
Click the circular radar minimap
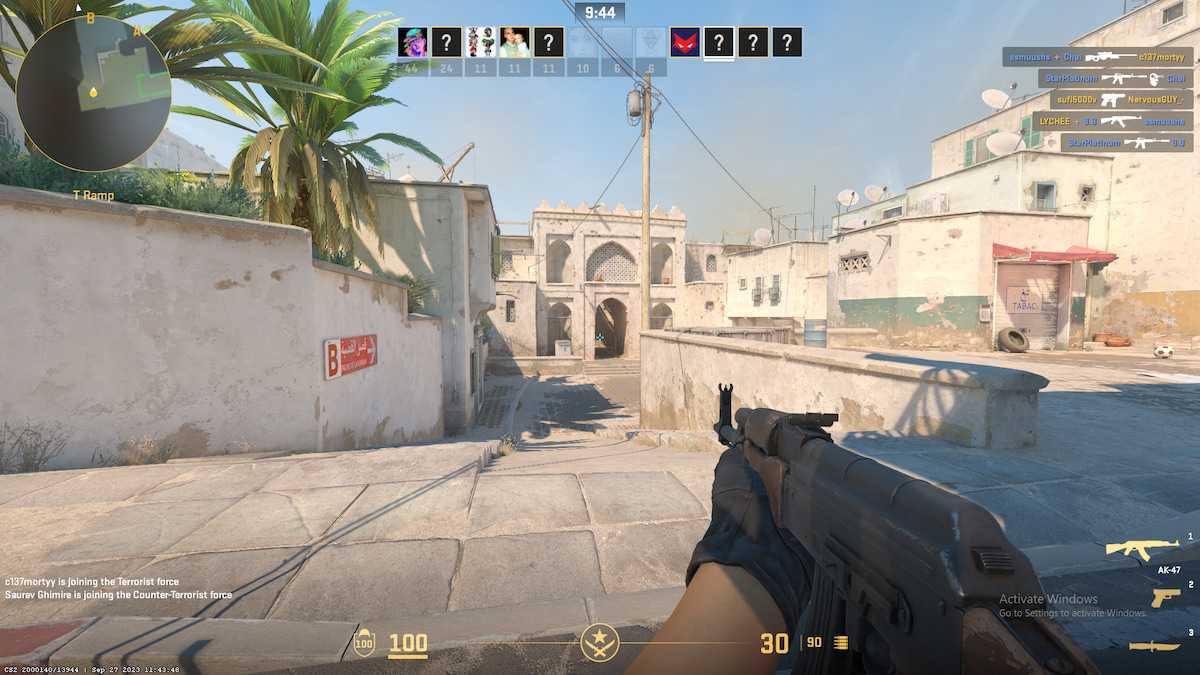93,93
